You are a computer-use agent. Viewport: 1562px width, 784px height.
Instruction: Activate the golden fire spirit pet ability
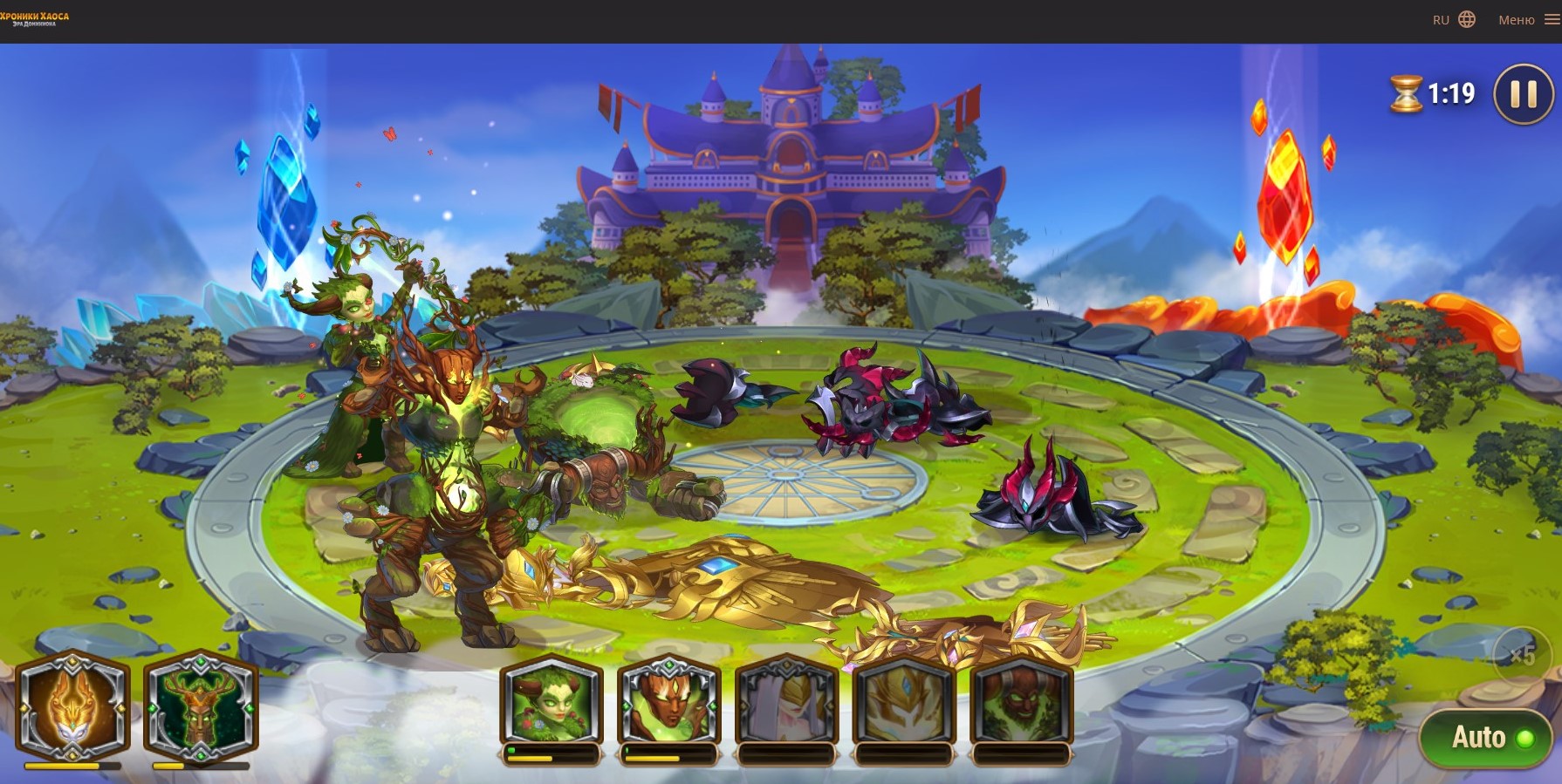point(72,705)
